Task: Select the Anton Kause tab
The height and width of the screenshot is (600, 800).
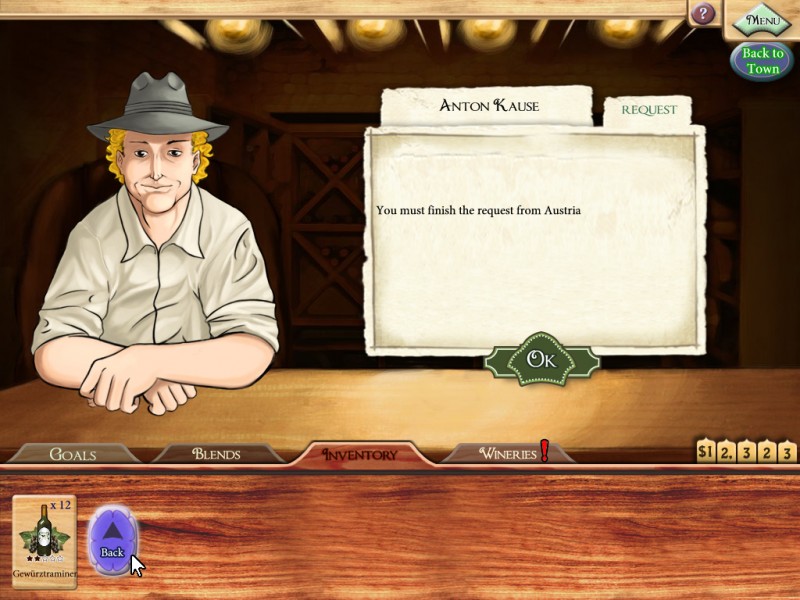Action: click(488, 105)
